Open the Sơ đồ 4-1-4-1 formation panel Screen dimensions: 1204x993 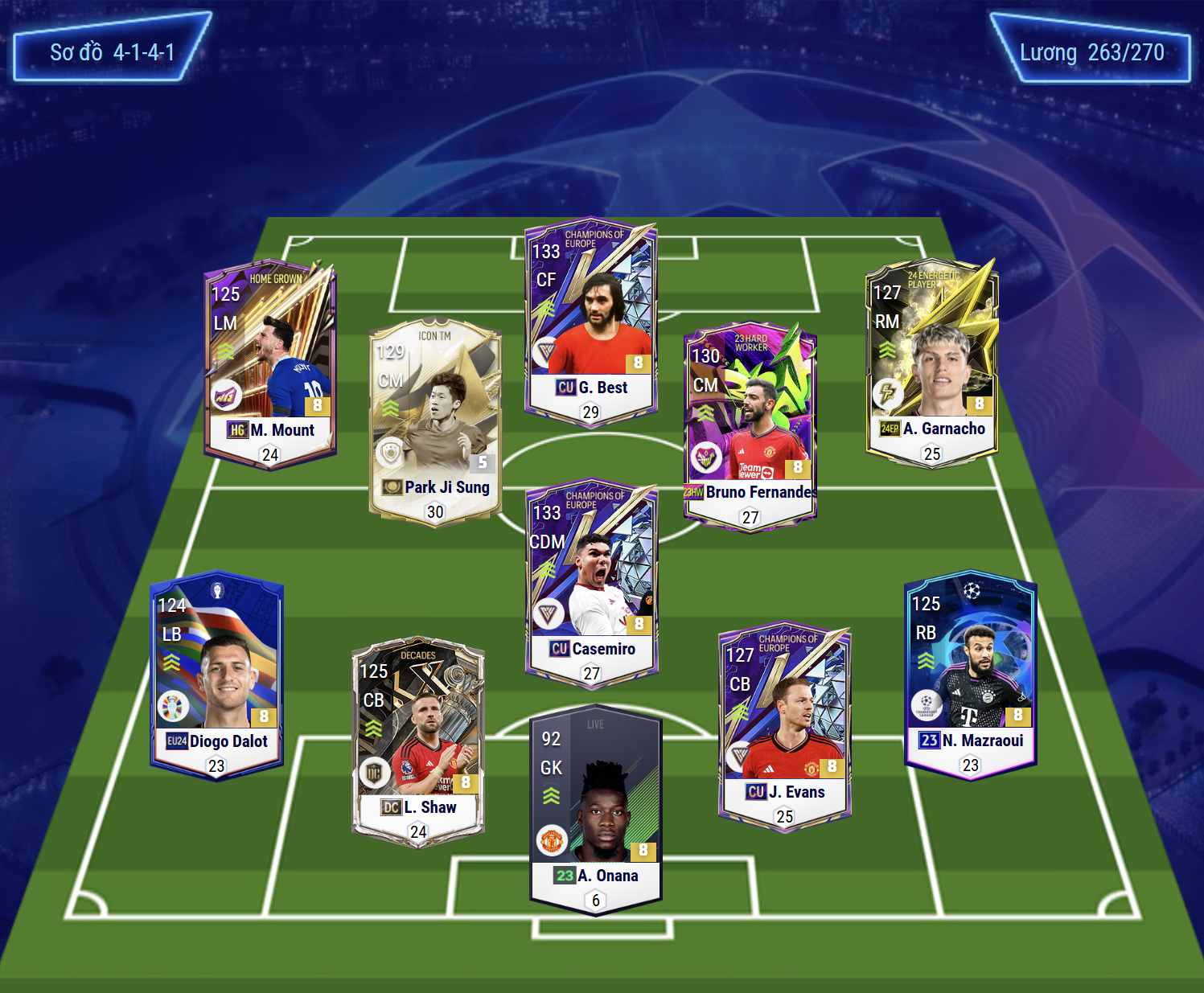point(112,48)
